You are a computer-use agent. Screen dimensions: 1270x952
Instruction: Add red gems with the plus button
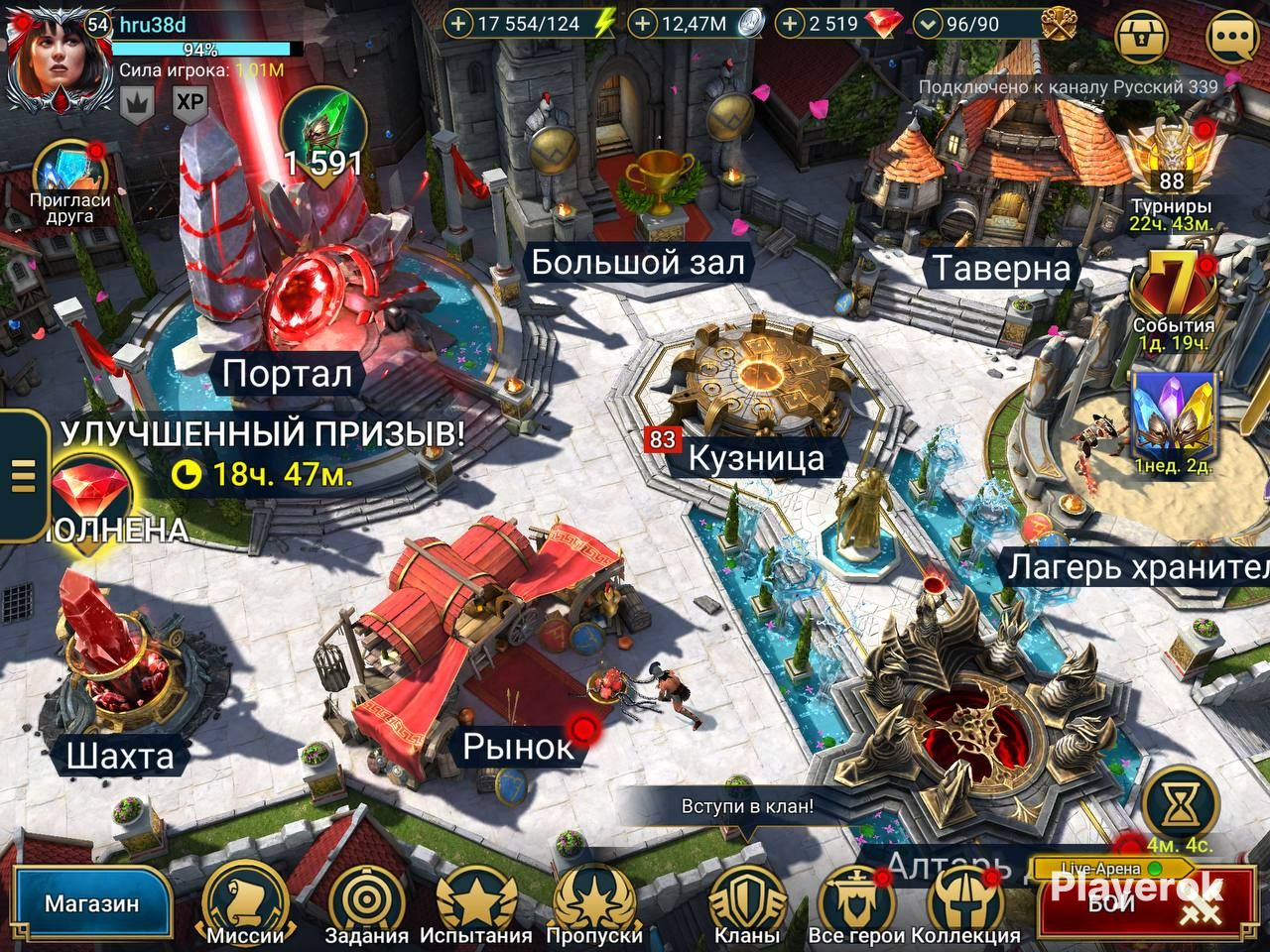click(x=790, y=24)
